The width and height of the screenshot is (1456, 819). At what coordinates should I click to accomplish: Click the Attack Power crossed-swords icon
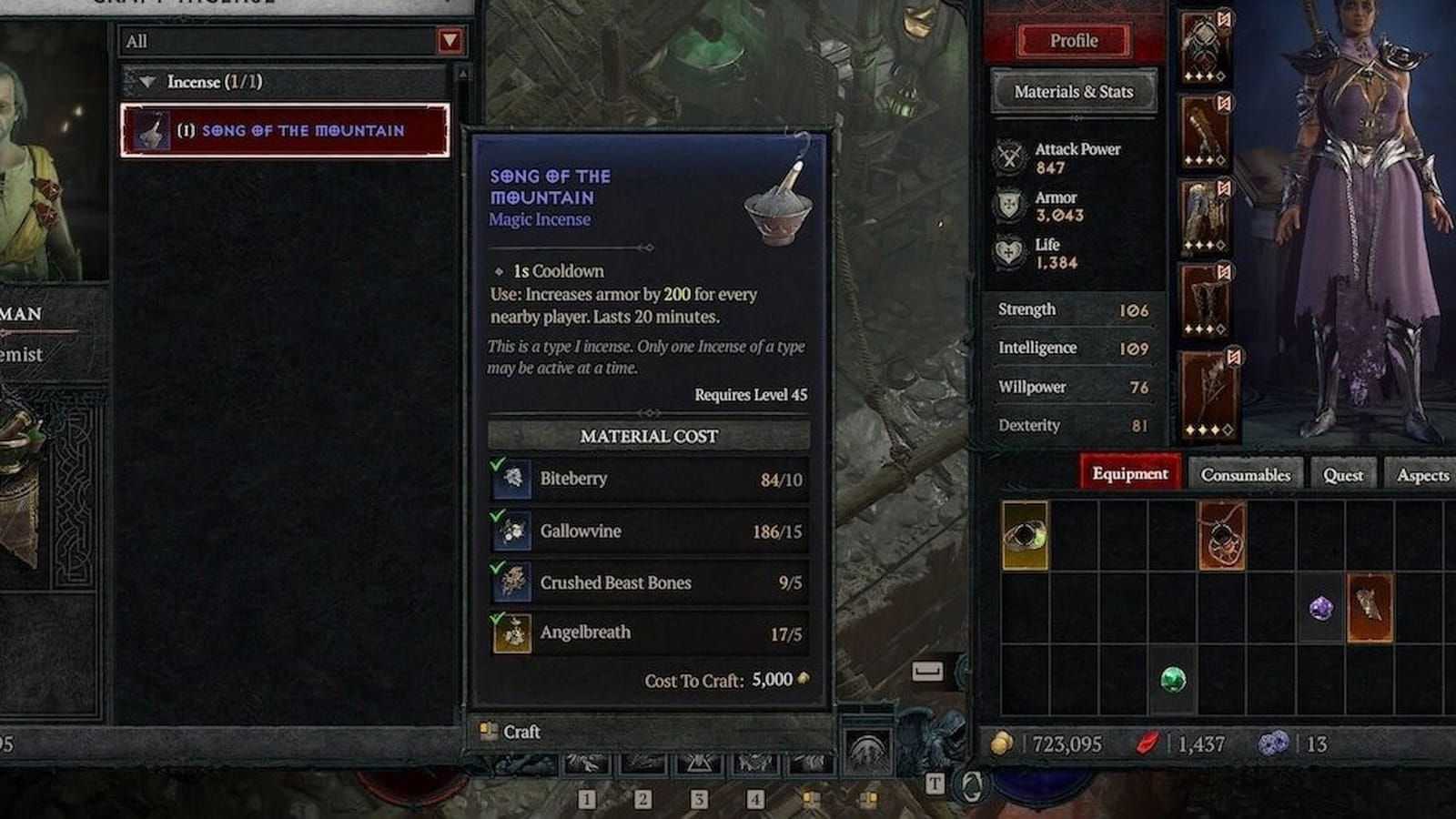(1007, 155)
